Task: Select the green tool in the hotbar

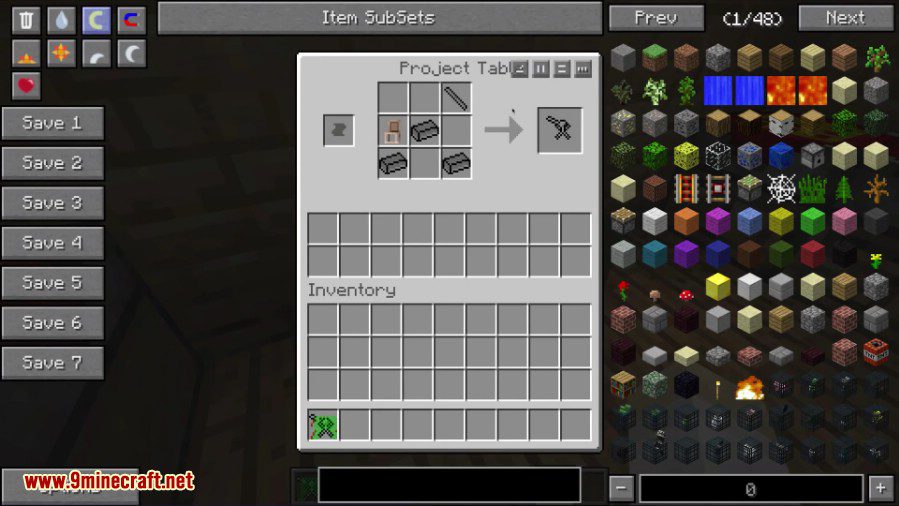Action: 323,425
